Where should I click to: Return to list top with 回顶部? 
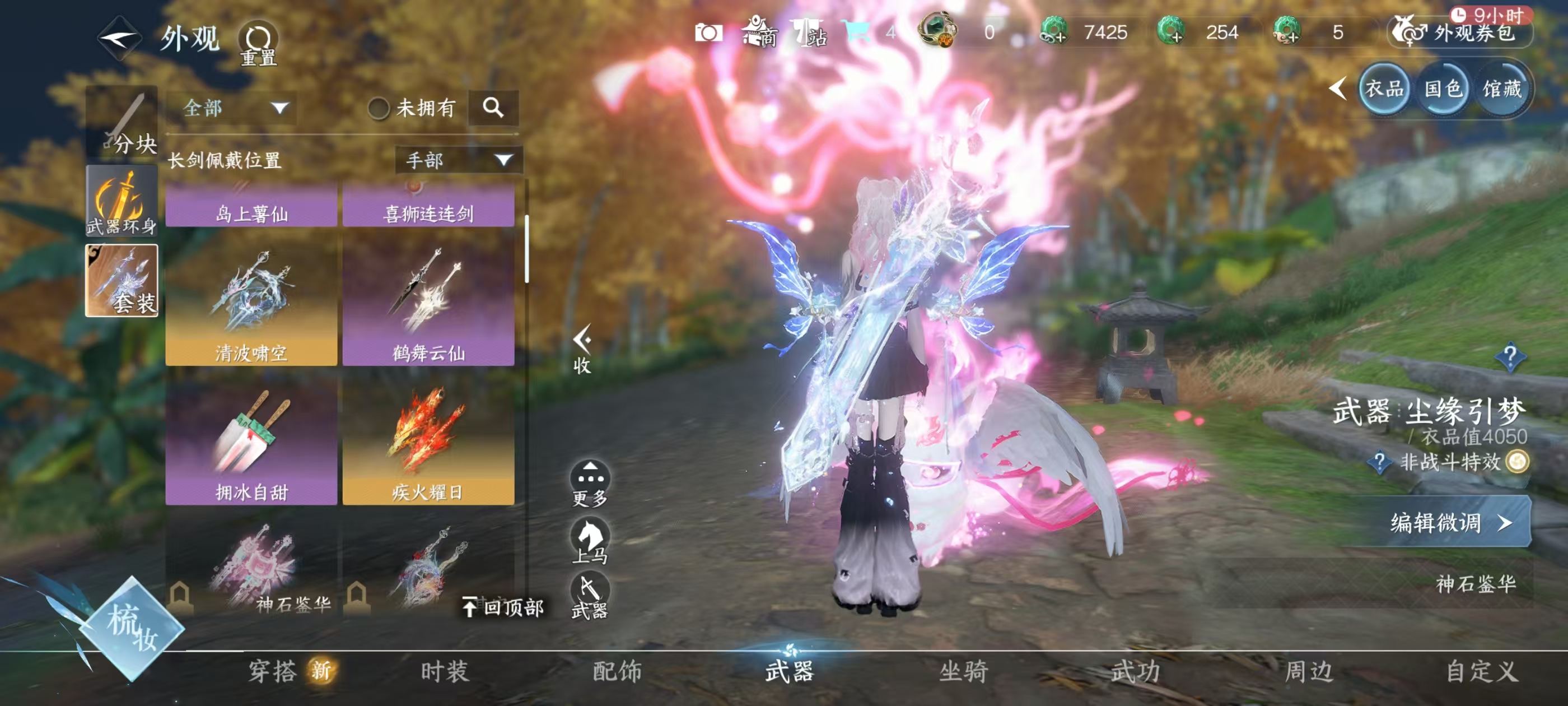[504, 607]
